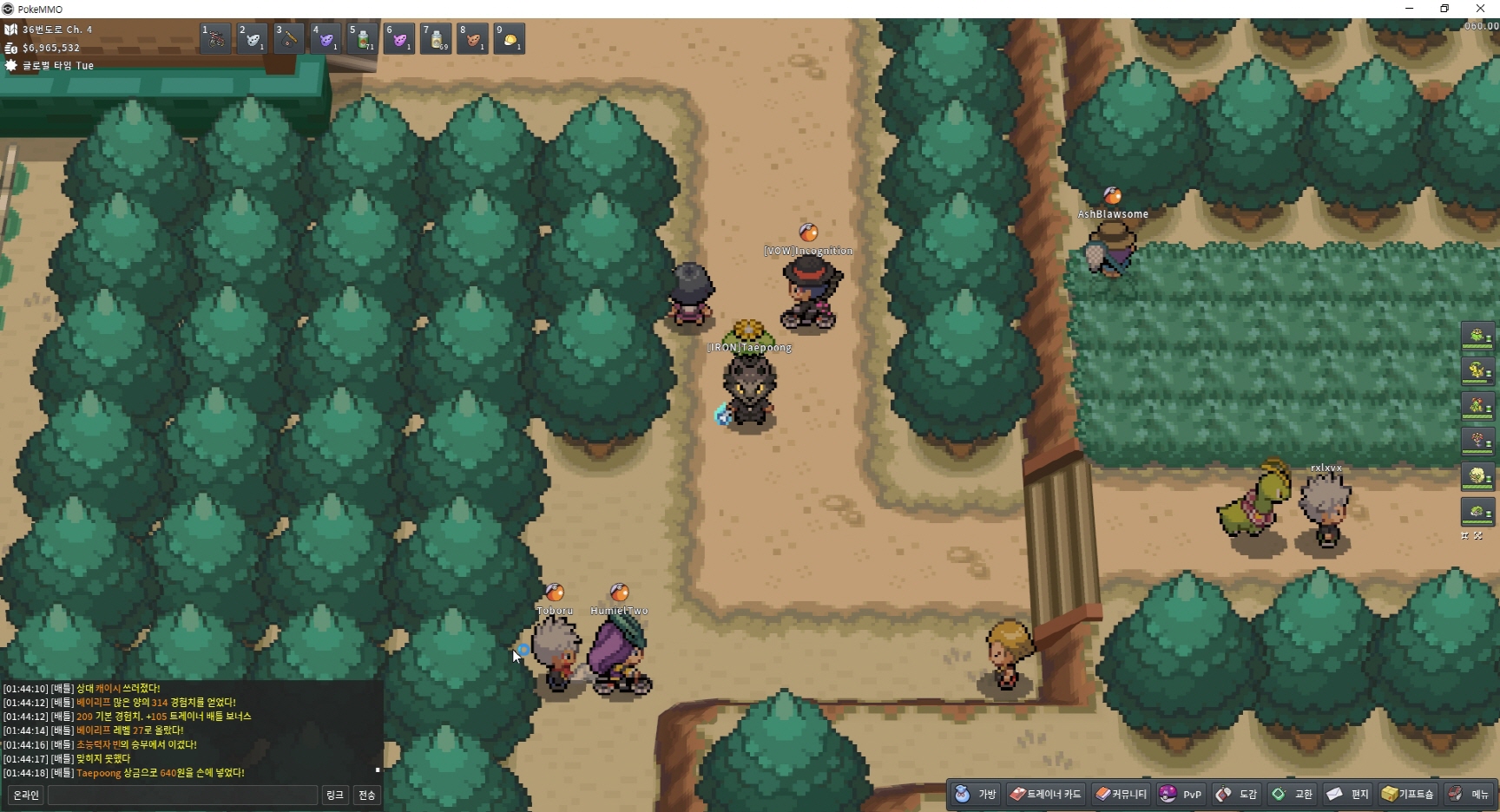
Task: Send the chat message with 전송
Action: pyautogui.click(x=367, y=795)
